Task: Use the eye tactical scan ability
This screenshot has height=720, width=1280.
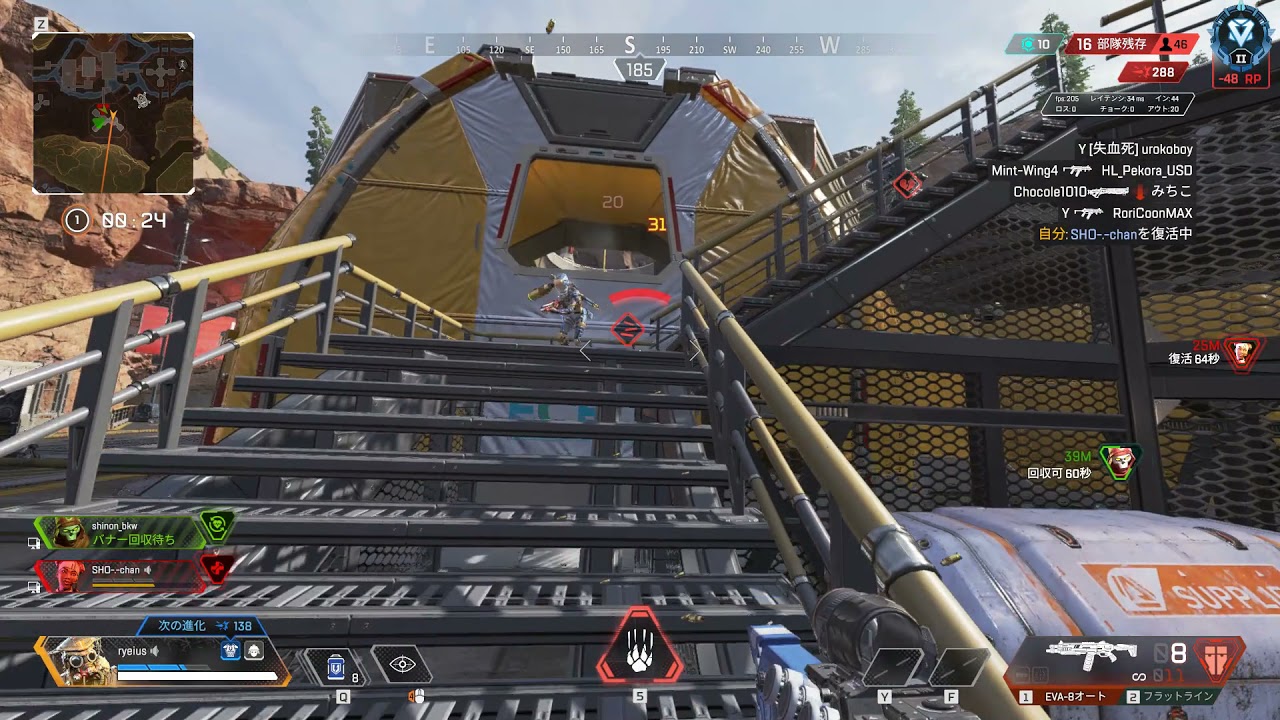Action: pyautogui.click(x=402, y=663)
